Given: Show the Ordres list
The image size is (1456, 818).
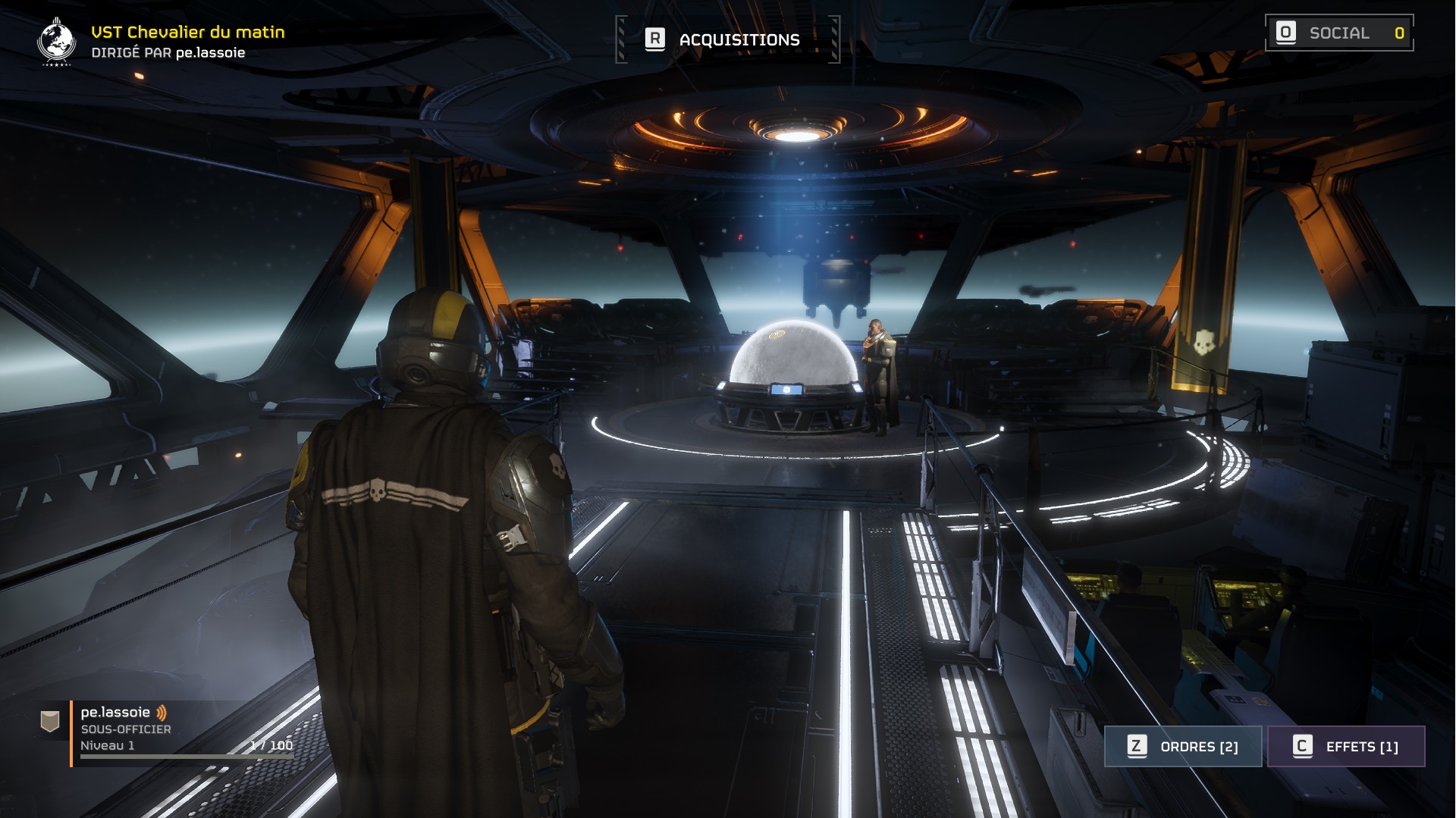Looking at the screenshot, I should click(1182, 747).
